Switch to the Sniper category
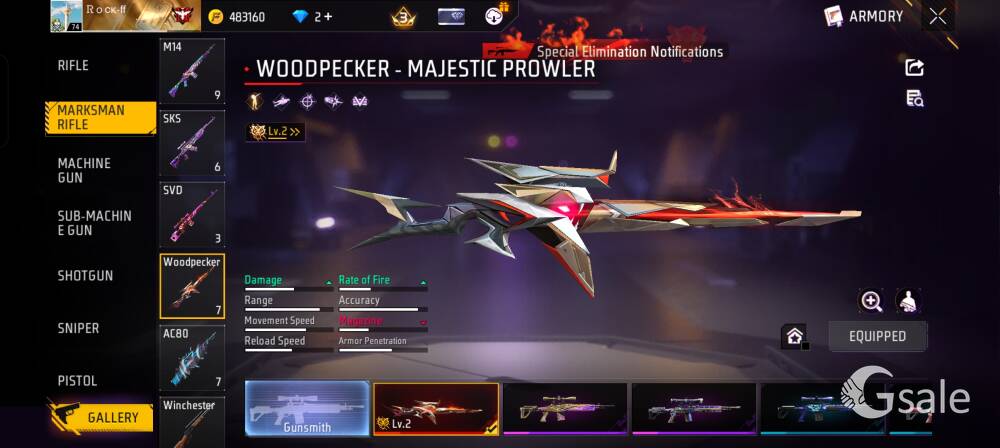 [x=78, y=328]
